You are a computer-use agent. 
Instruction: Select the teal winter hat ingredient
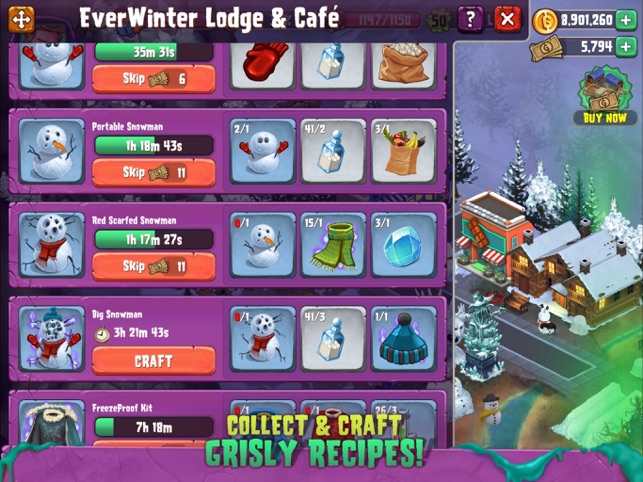coord(403,340)
